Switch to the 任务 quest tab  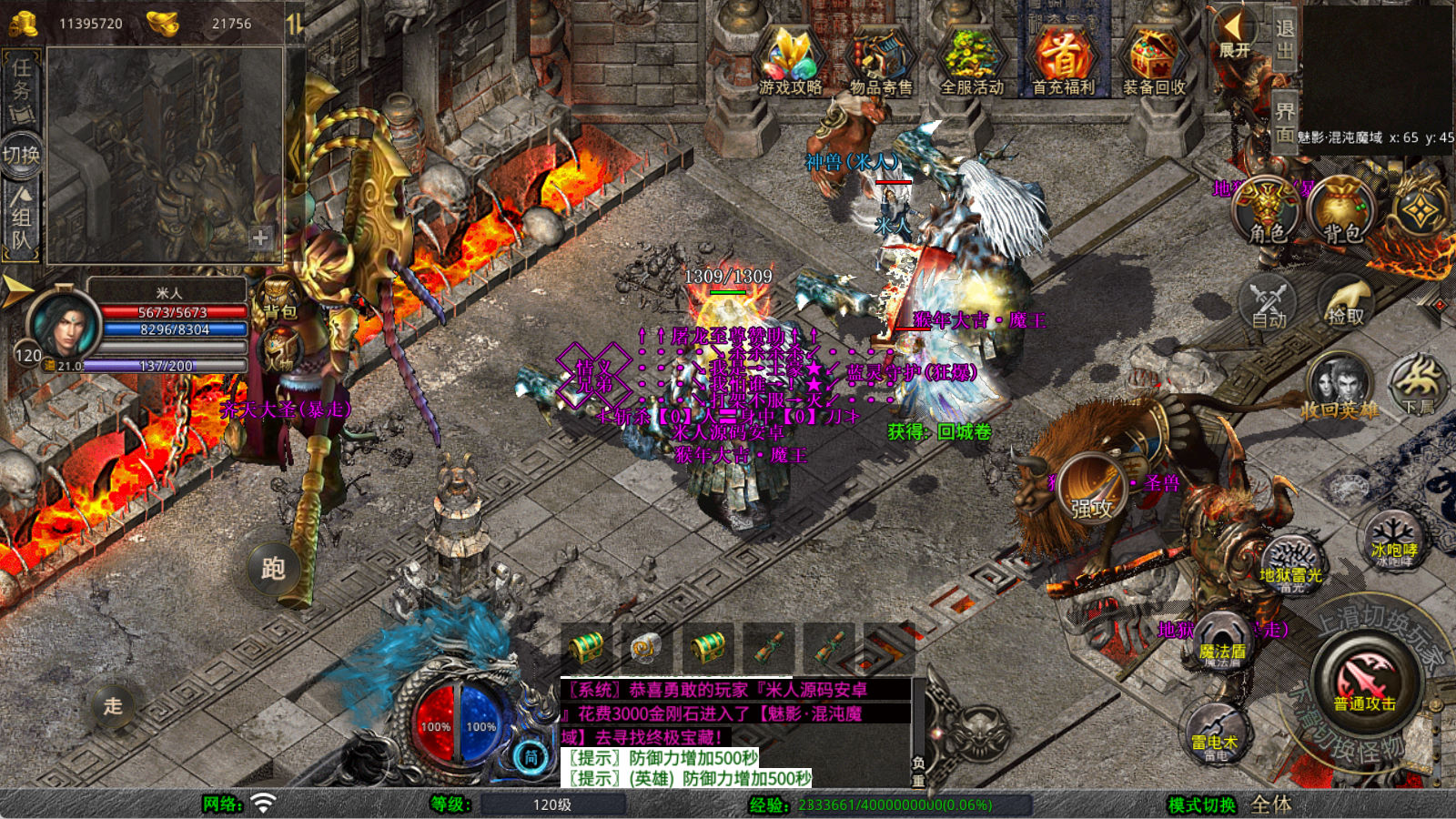pyautogui.click(x=21, y=88)
